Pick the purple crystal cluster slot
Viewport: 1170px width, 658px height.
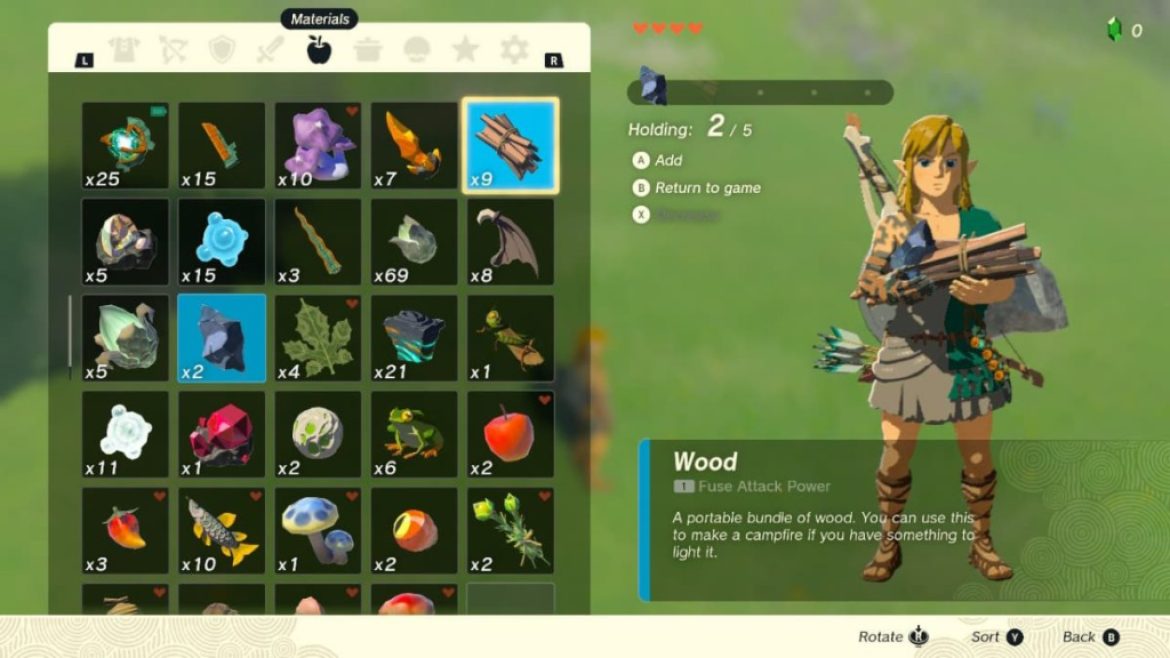pyautogui.click(x=318, y=146)
